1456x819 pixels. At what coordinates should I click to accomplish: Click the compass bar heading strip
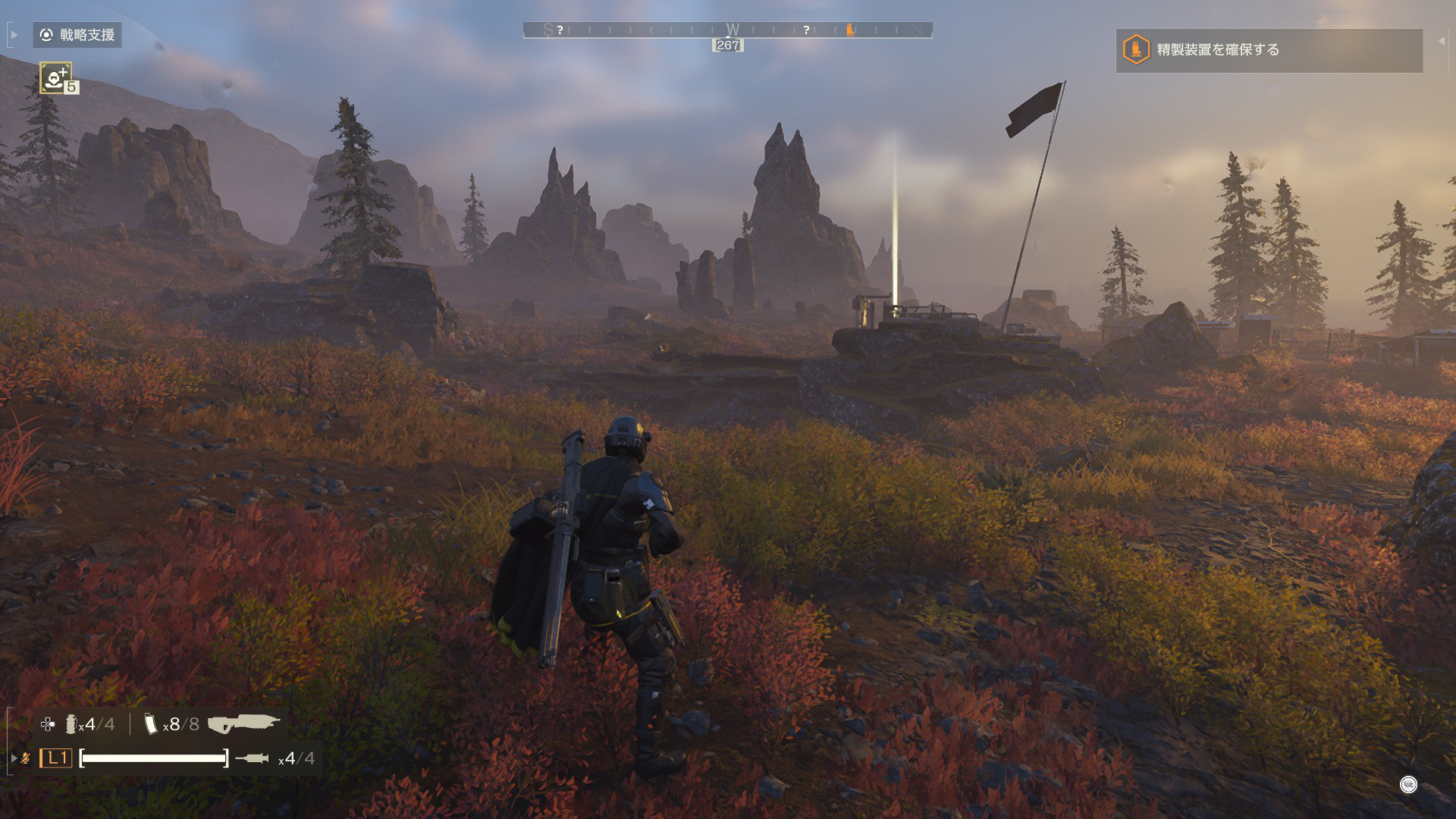point(727,30)
